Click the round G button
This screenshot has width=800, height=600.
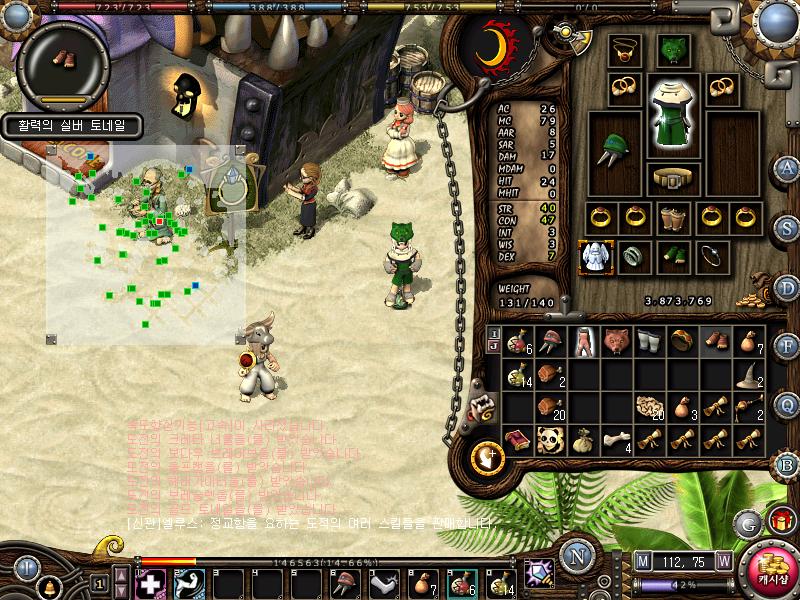pos(747,522)
